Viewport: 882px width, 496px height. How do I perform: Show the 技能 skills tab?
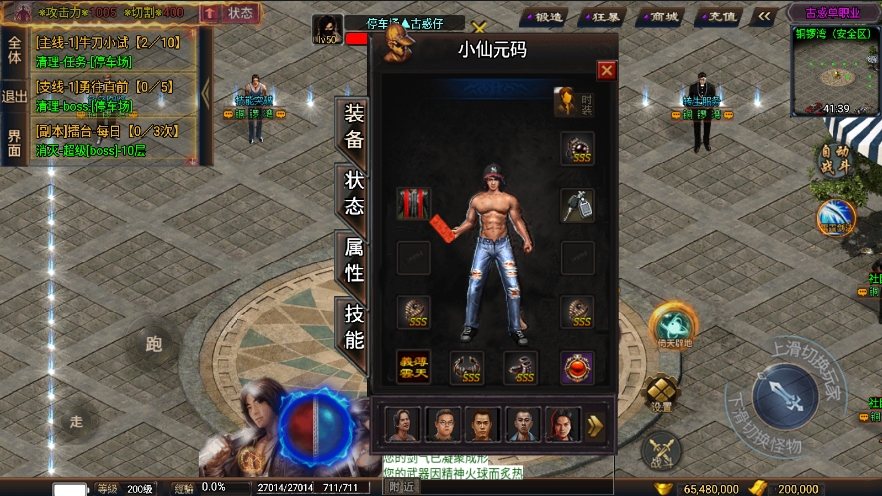point(354,325)
